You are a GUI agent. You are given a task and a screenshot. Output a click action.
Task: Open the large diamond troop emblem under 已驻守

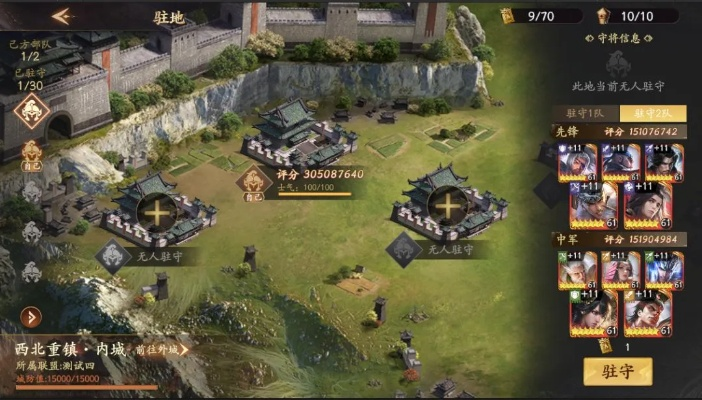30,112
